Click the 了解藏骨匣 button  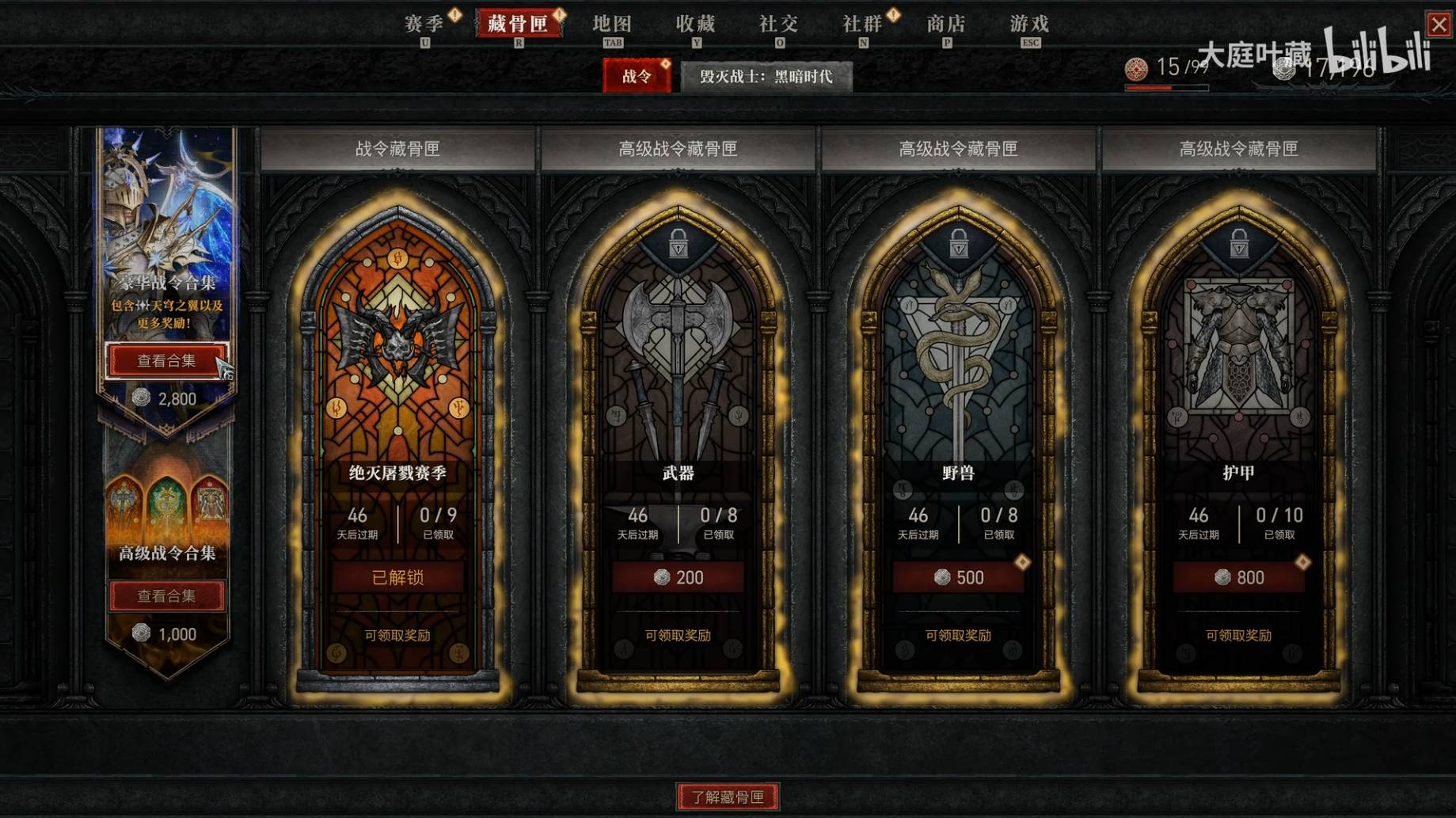(x=728, y=797)
